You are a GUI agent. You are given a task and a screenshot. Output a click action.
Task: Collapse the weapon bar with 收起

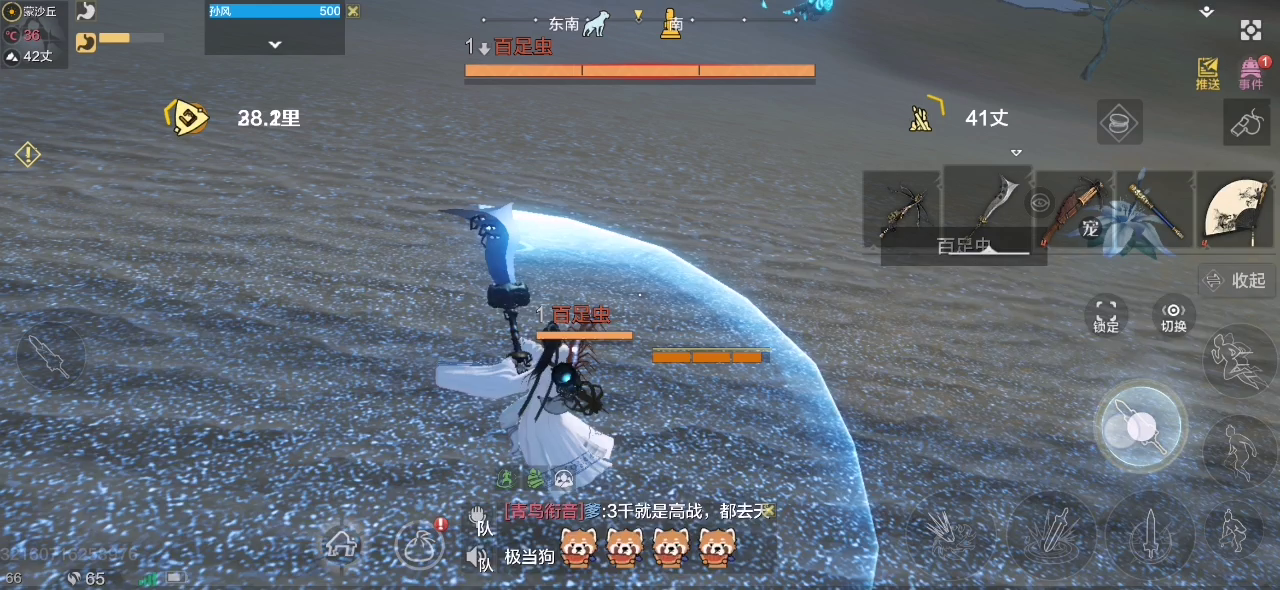pos(1238,281)
